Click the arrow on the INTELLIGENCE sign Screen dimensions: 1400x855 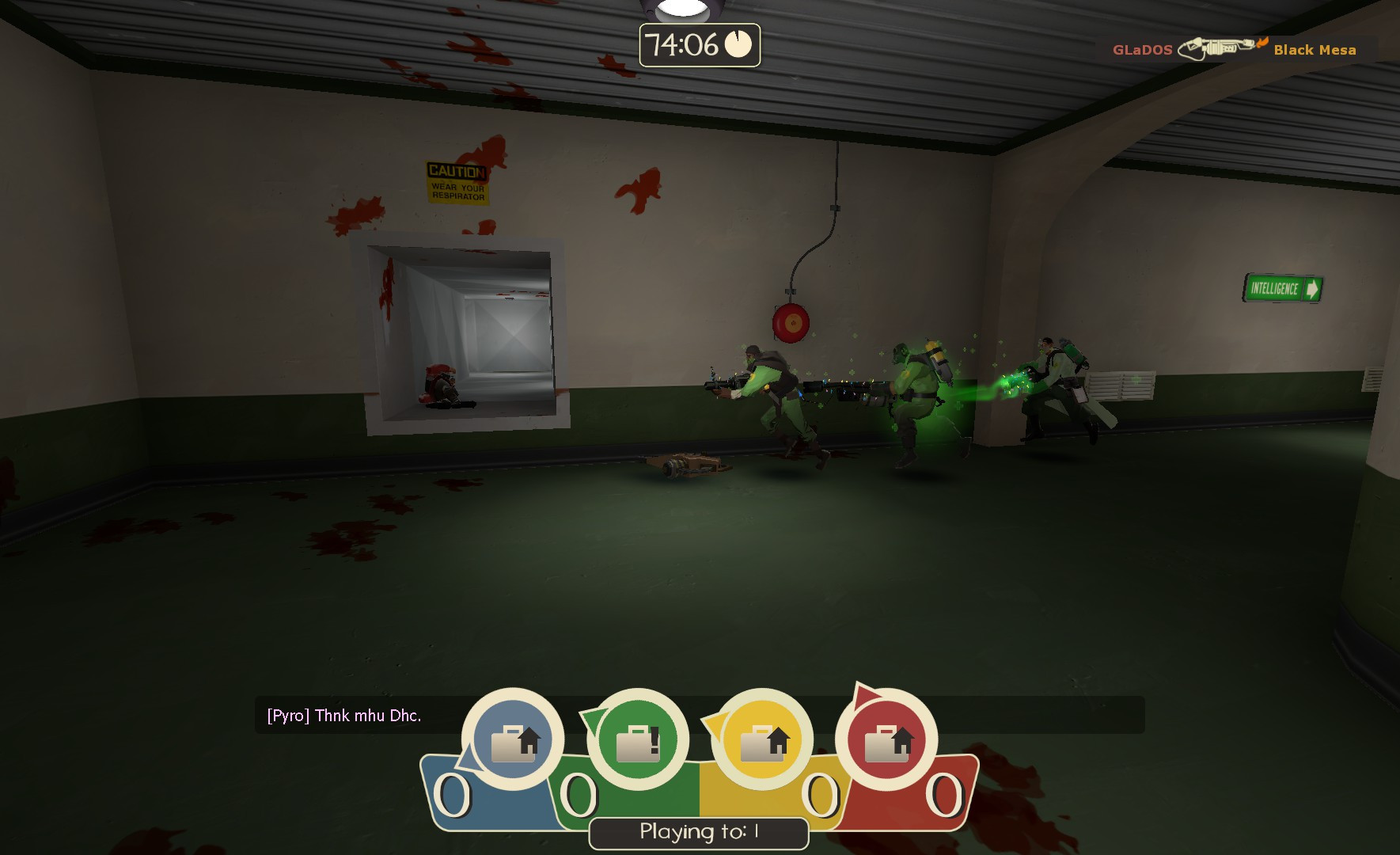pos(1313,290)
